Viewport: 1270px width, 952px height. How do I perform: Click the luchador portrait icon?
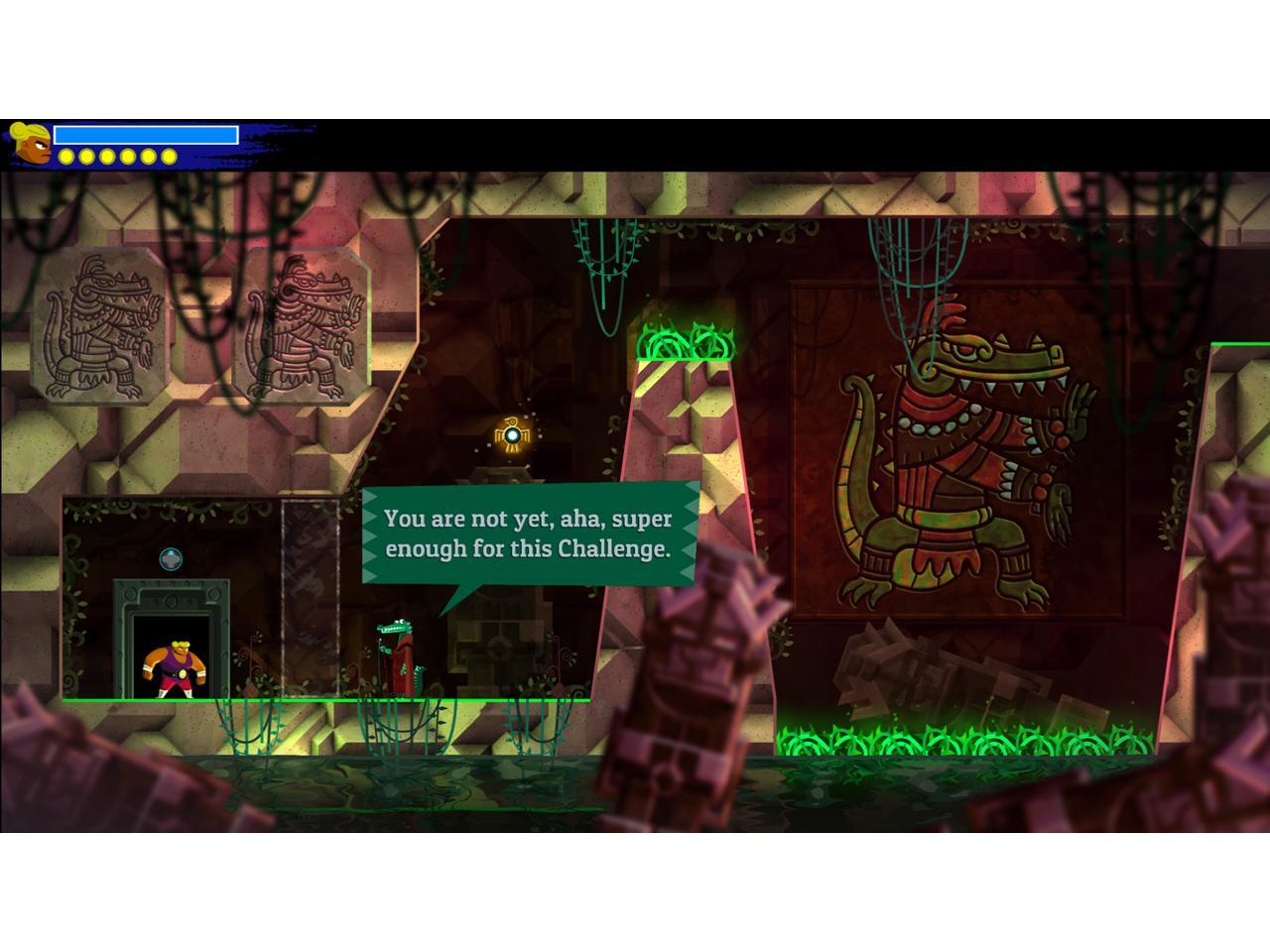click(31, 144)
